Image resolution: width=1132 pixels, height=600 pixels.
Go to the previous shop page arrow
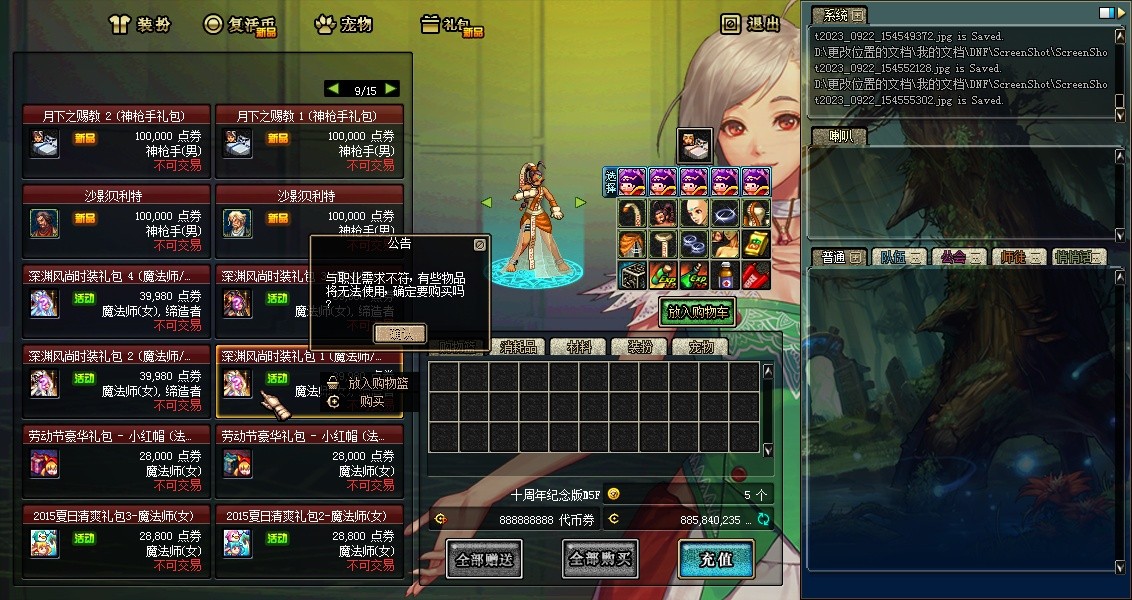click(333, 89)
